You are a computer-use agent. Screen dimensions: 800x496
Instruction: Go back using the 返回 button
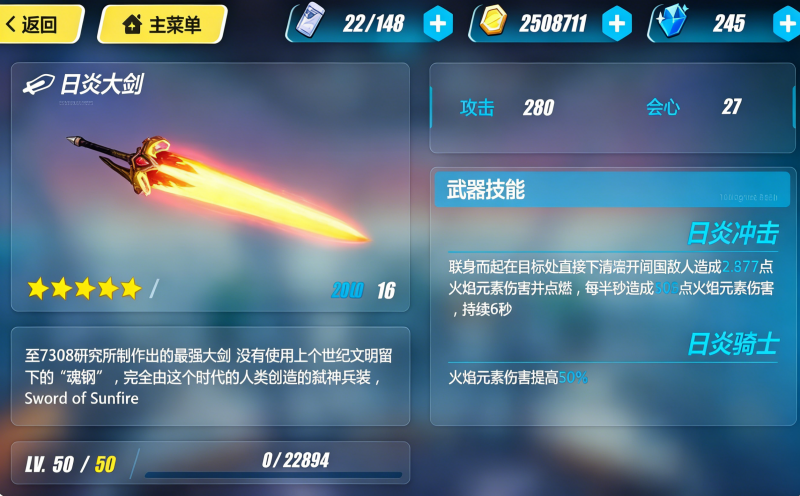[38, 25]
